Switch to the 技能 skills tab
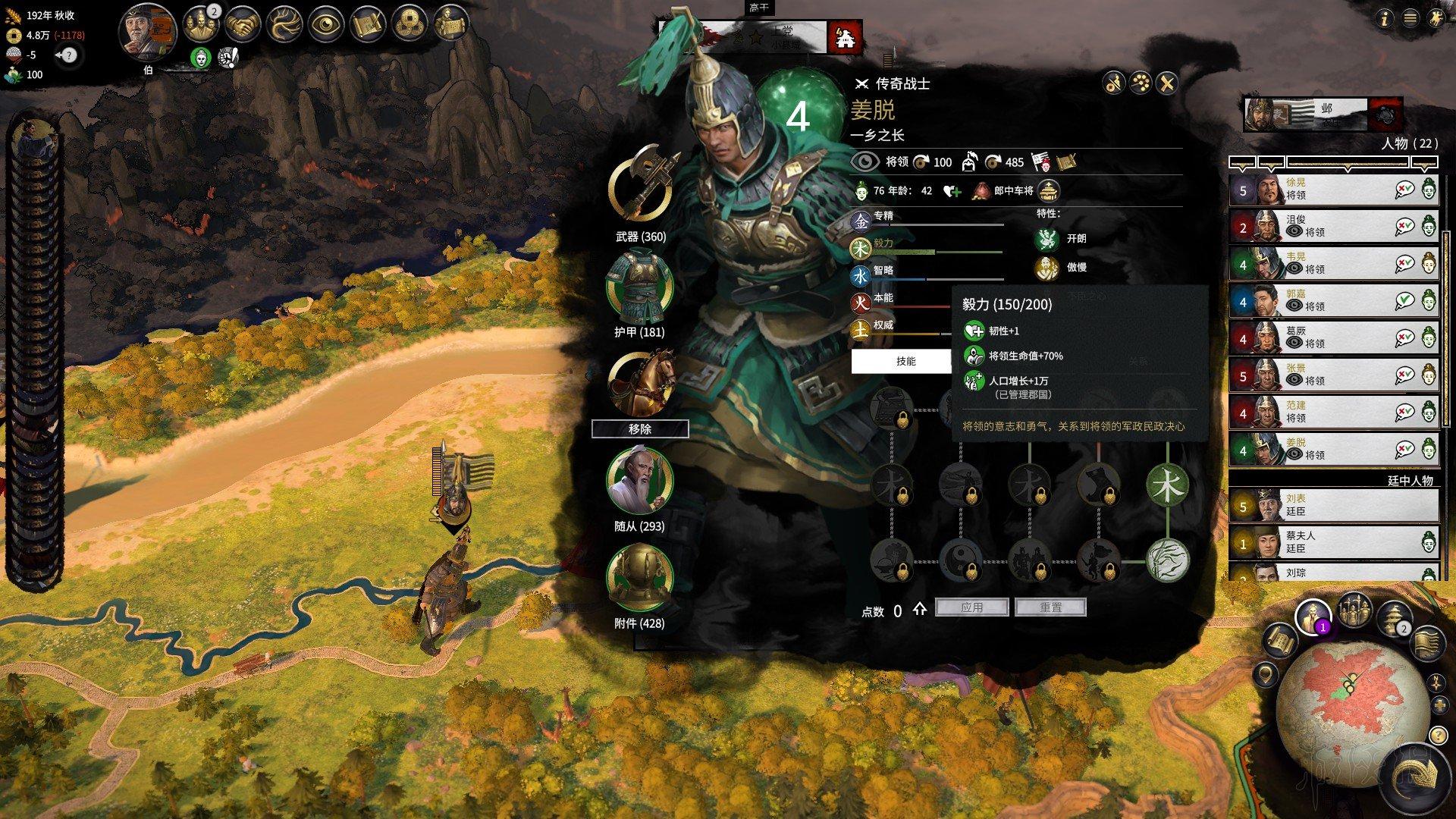 point(905,361)
